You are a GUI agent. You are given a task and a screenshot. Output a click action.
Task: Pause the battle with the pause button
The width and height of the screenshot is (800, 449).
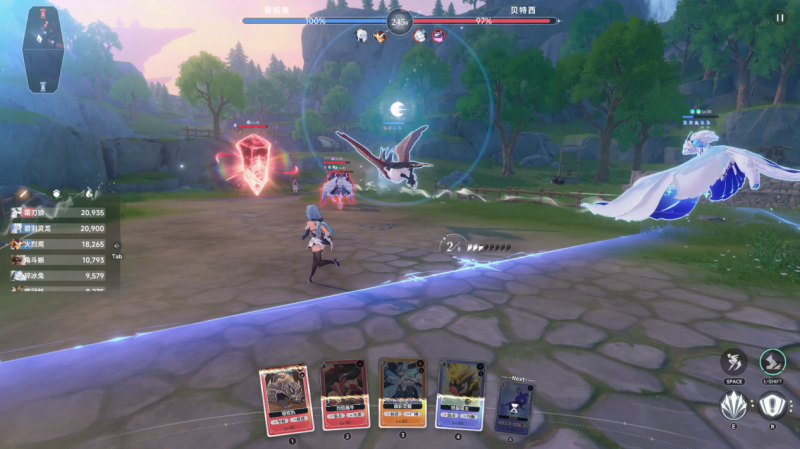click(779, 17)
